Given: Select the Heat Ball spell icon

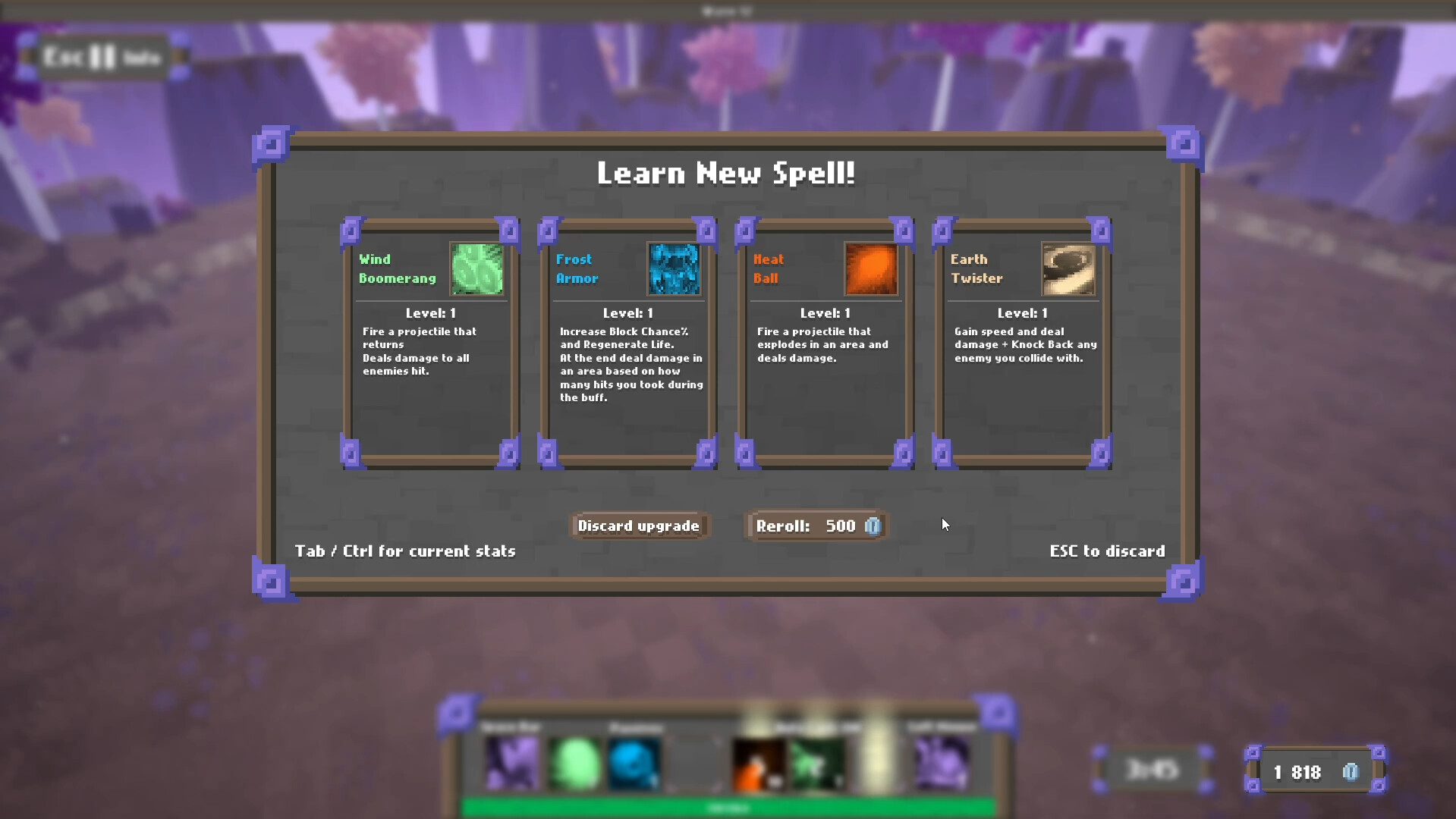Looking at the screenshot, I should tap(871, 269).
